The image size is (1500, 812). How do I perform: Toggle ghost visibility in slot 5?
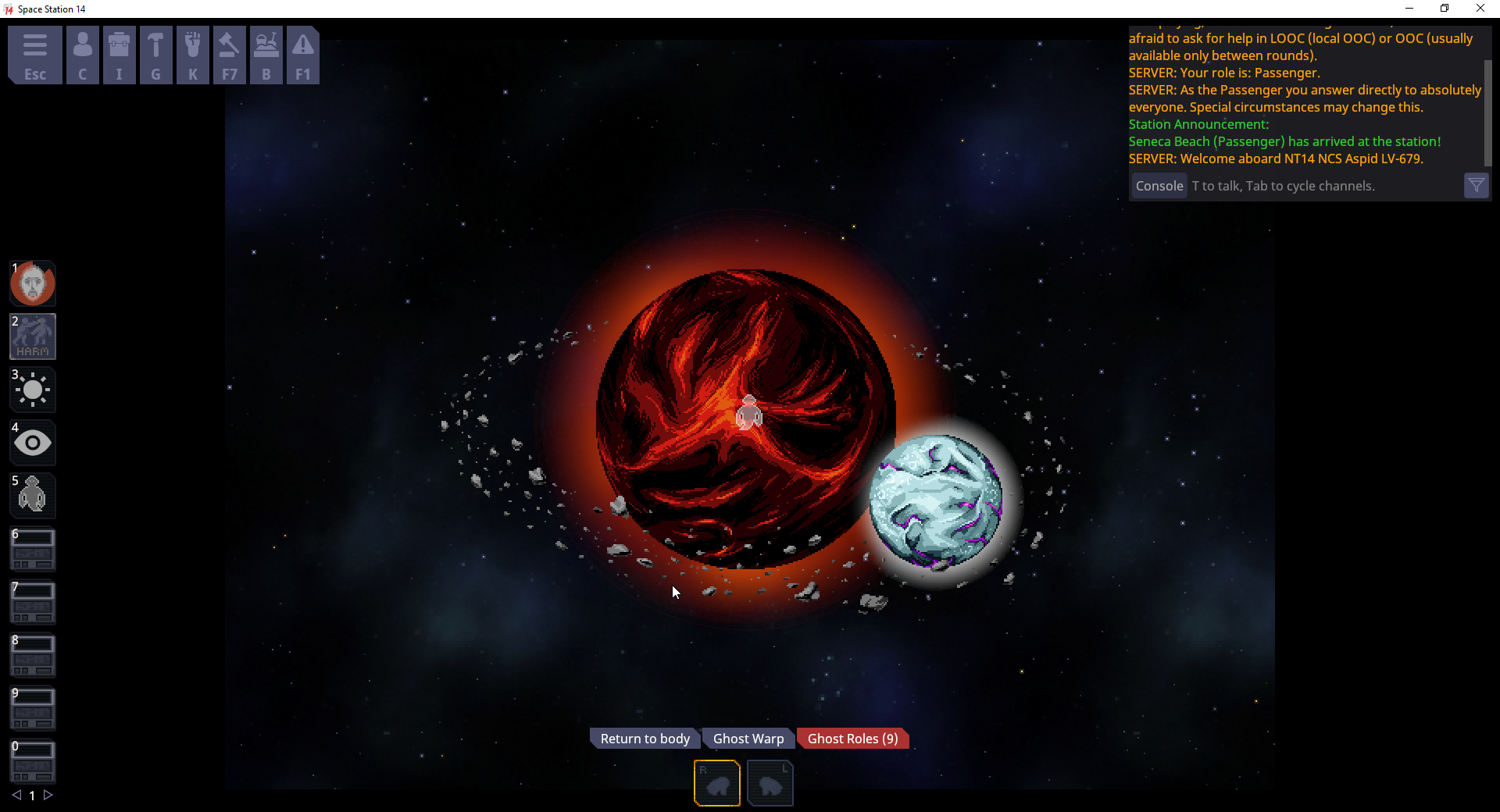(32, 495)
